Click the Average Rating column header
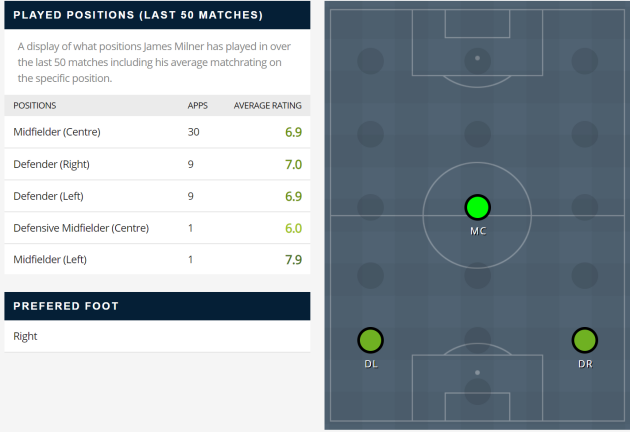This screenshot has width=630, height=432. tap(267, 105)
